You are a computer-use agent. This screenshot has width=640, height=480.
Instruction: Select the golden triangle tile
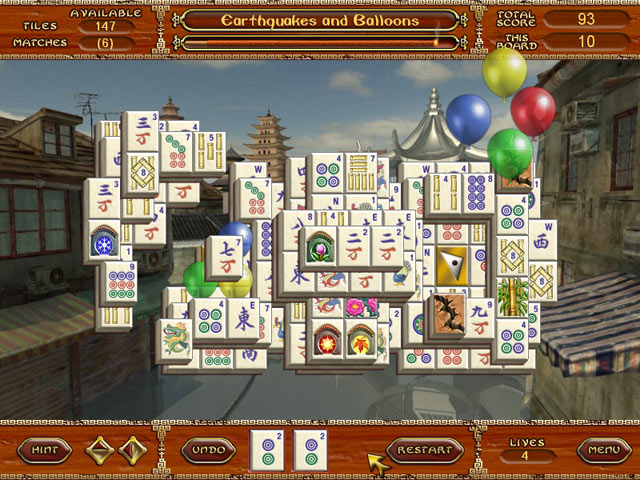(453, 265)
